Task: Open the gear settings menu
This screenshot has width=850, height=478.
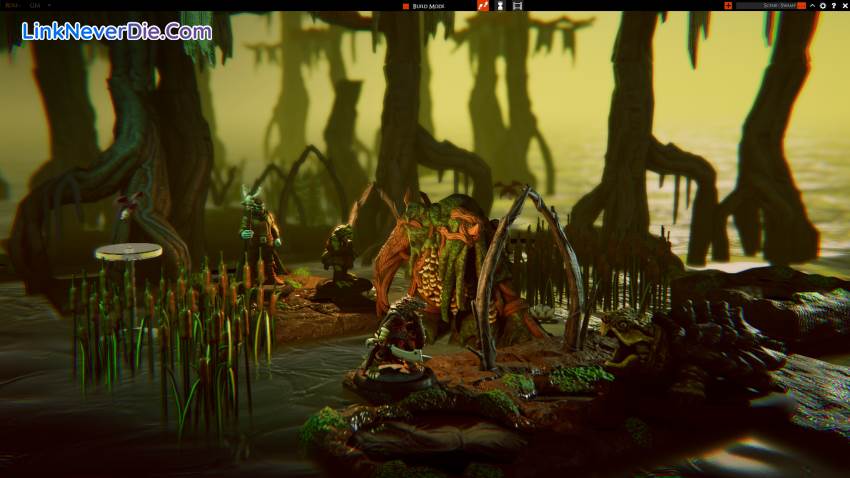Action: (822, 6)
